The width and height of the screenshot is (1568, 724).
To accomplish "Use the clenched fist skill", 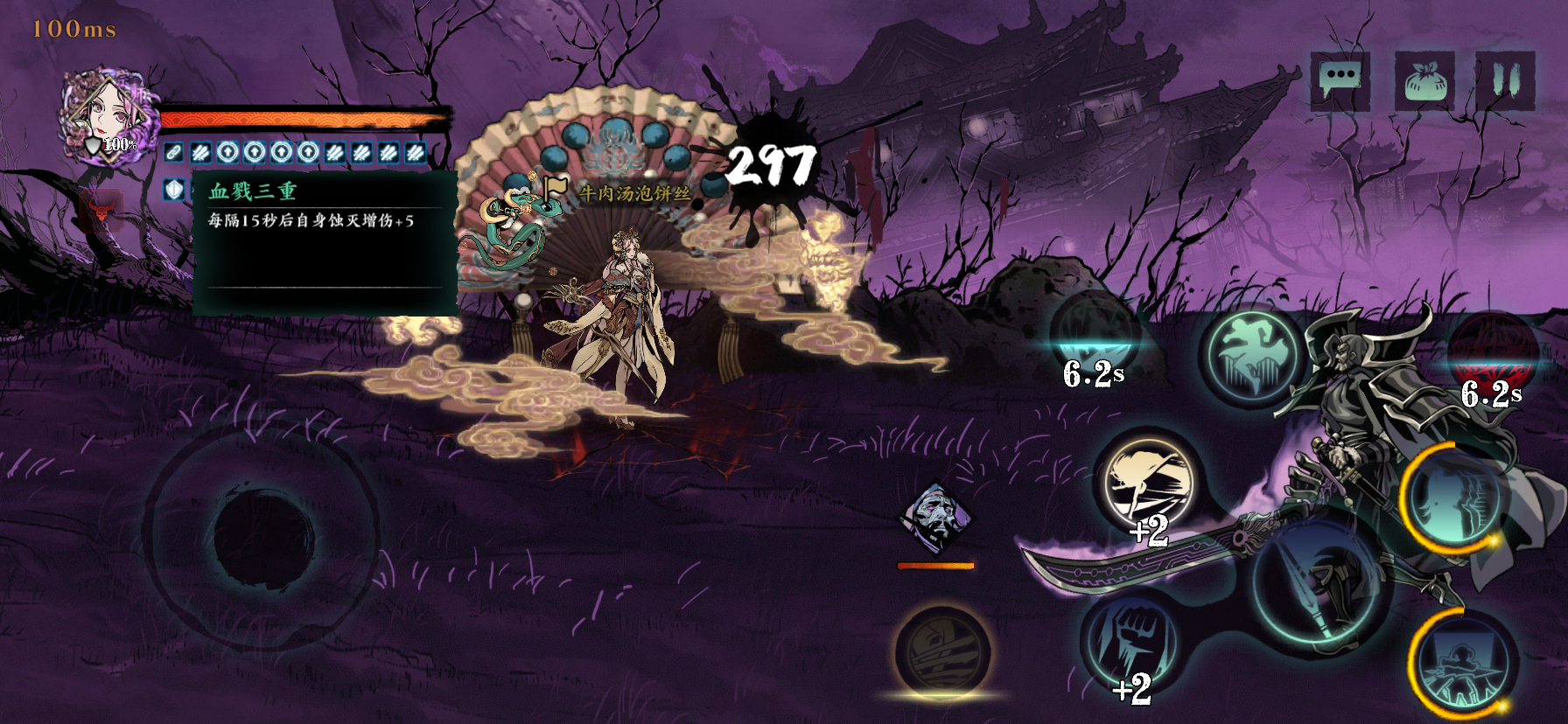I will pos(1129,642).
